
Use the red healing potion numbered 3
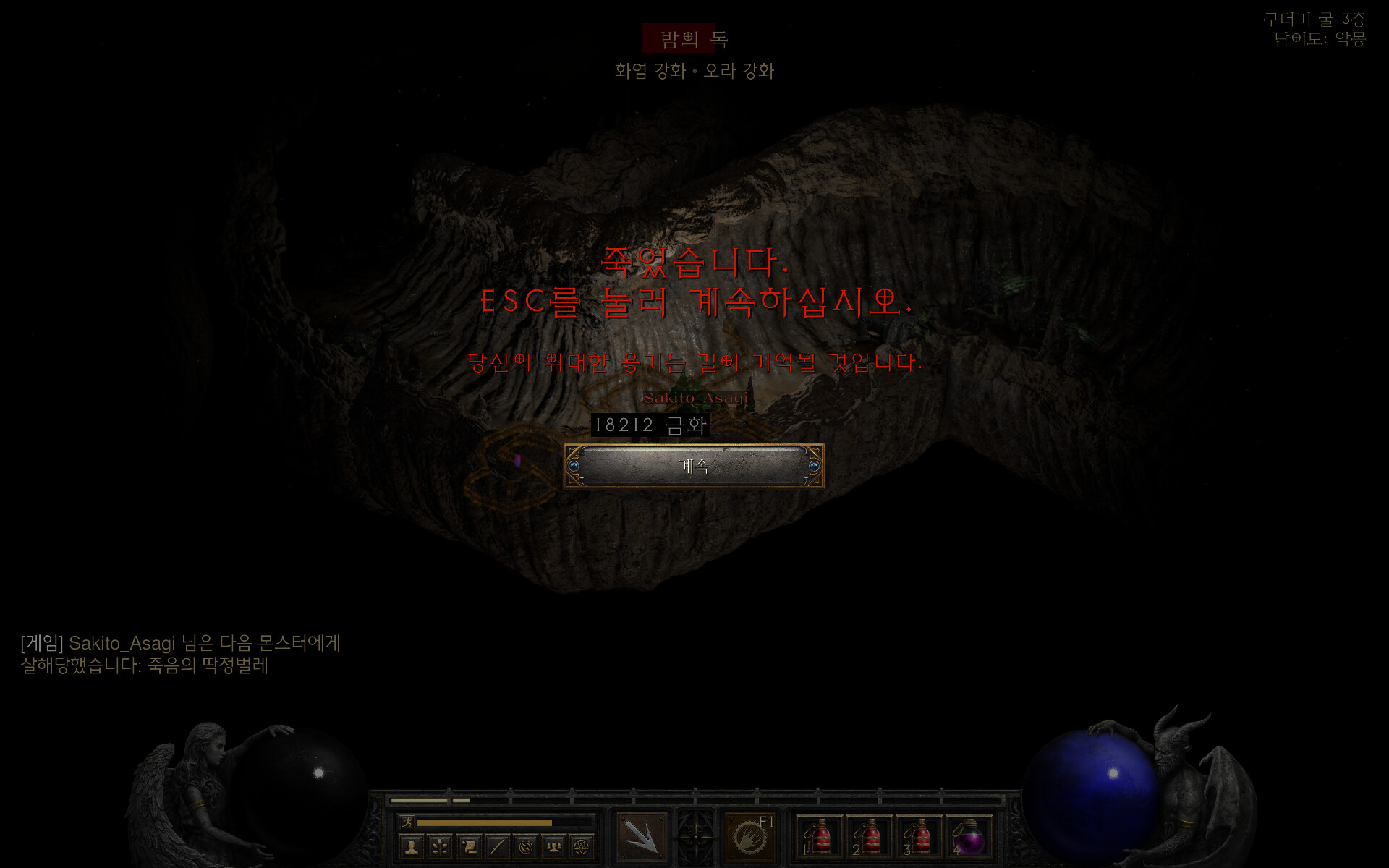(919, 838)
